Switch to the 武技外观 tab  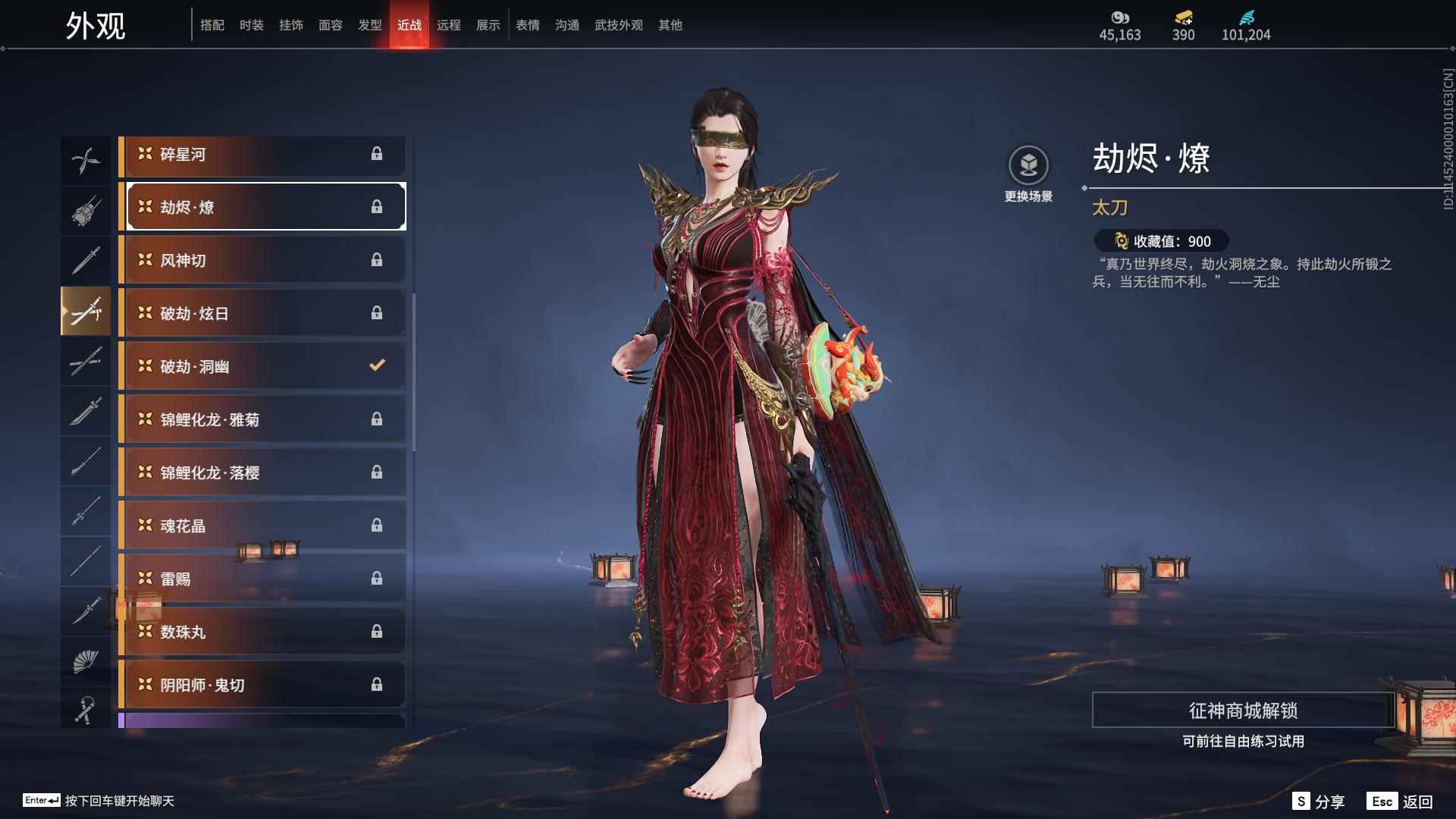[618, 25]
